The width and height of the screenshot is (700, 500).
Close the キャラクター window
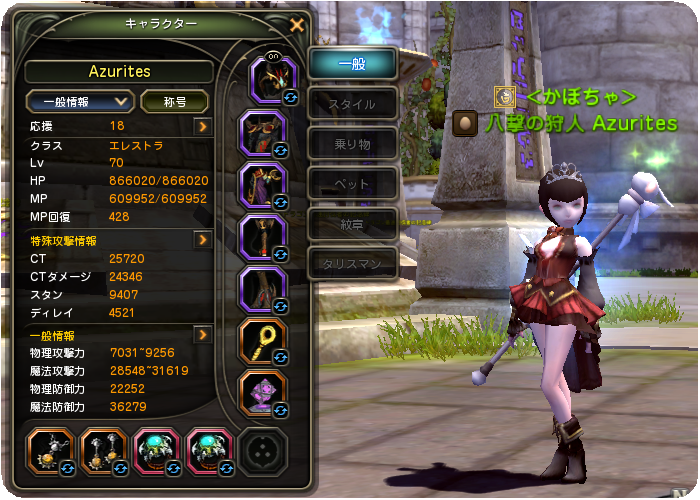coord(296,25)
